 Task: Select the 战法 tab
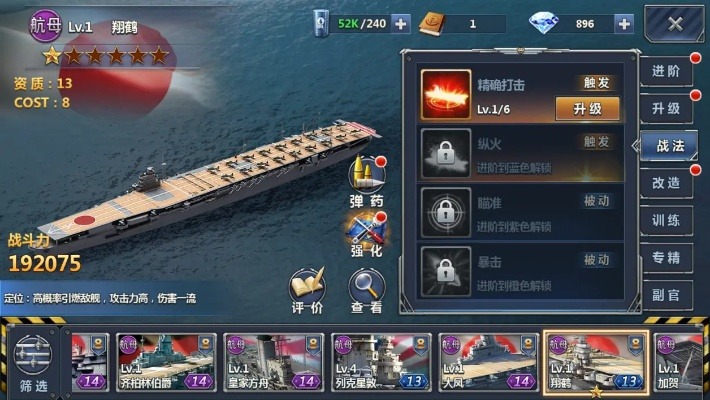(669, 146)
